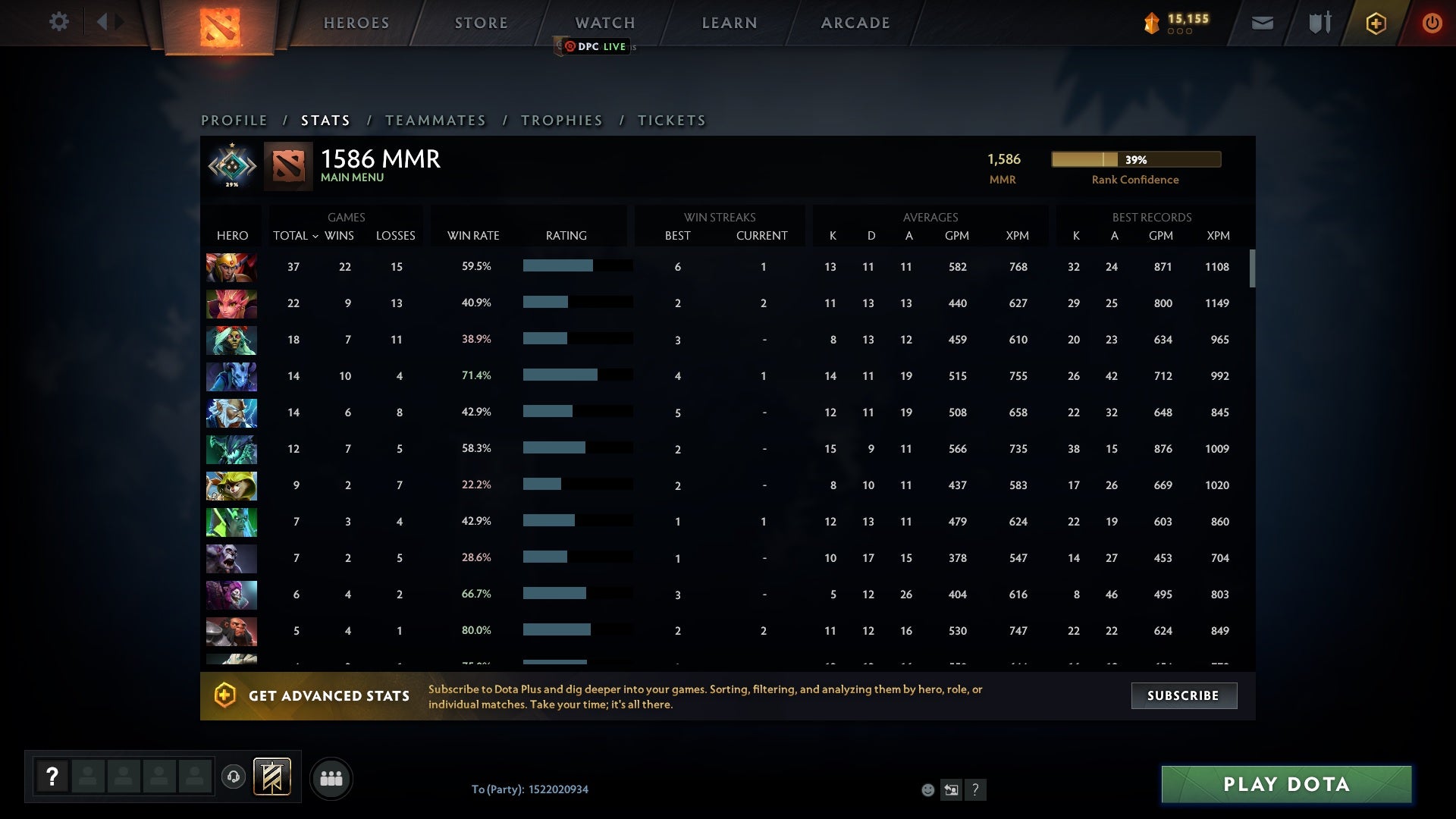
Task: Click the Rank Confidence progress bar
Action: [1134, 159]
